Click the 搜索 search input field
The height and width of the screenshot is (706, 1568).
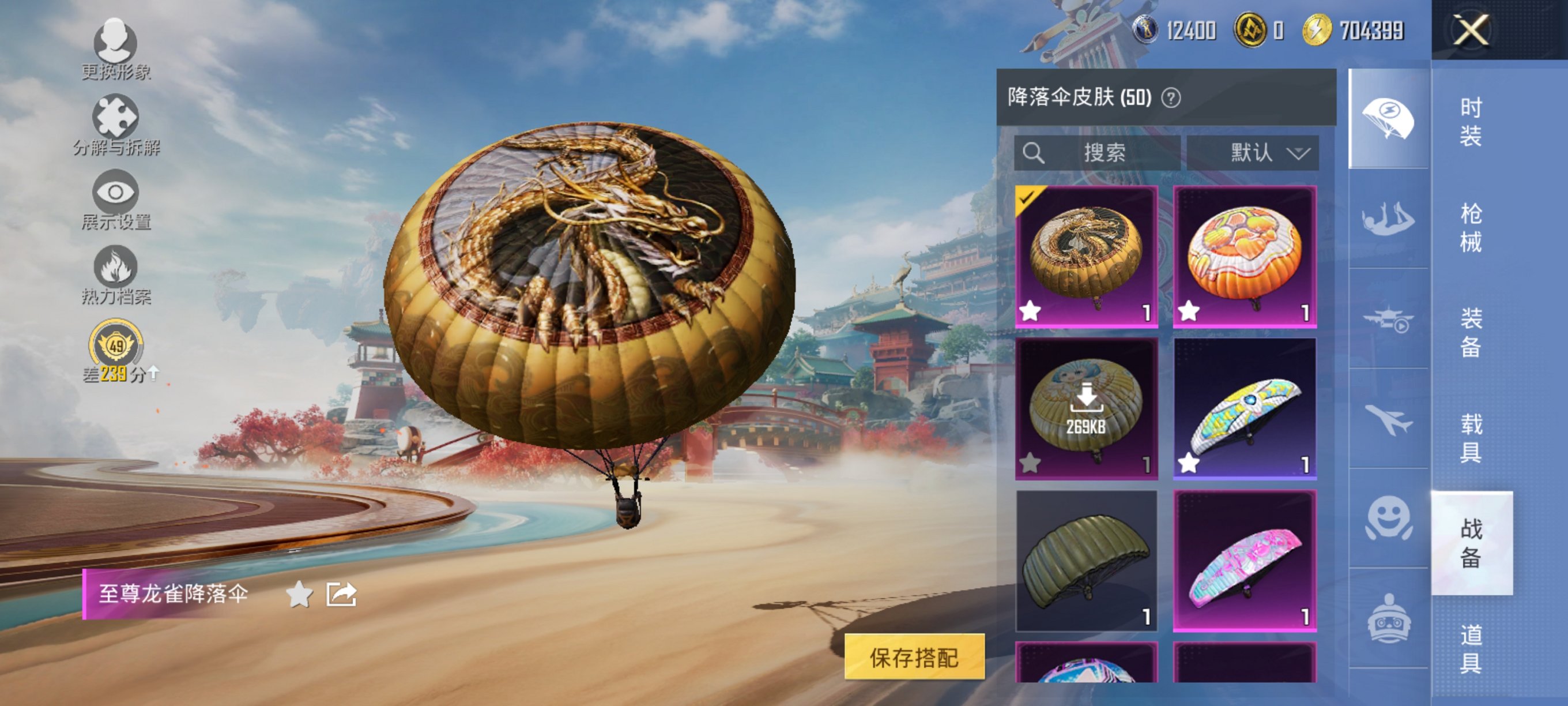1102,152
